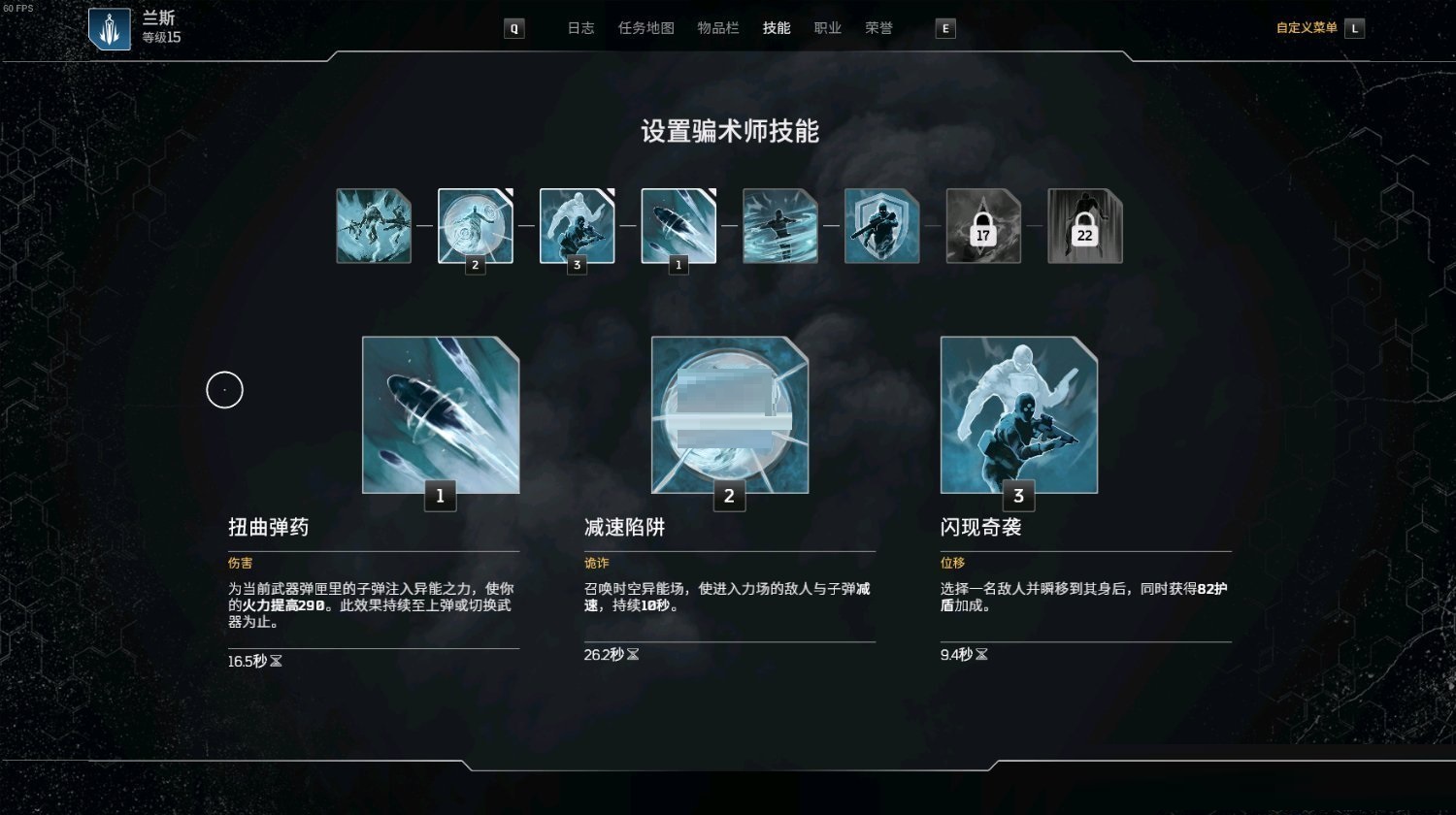Viewport: 1456px width, 815px height.
Task: Select the ambush skill icon marked slot 3
Action: coord(578,225)
